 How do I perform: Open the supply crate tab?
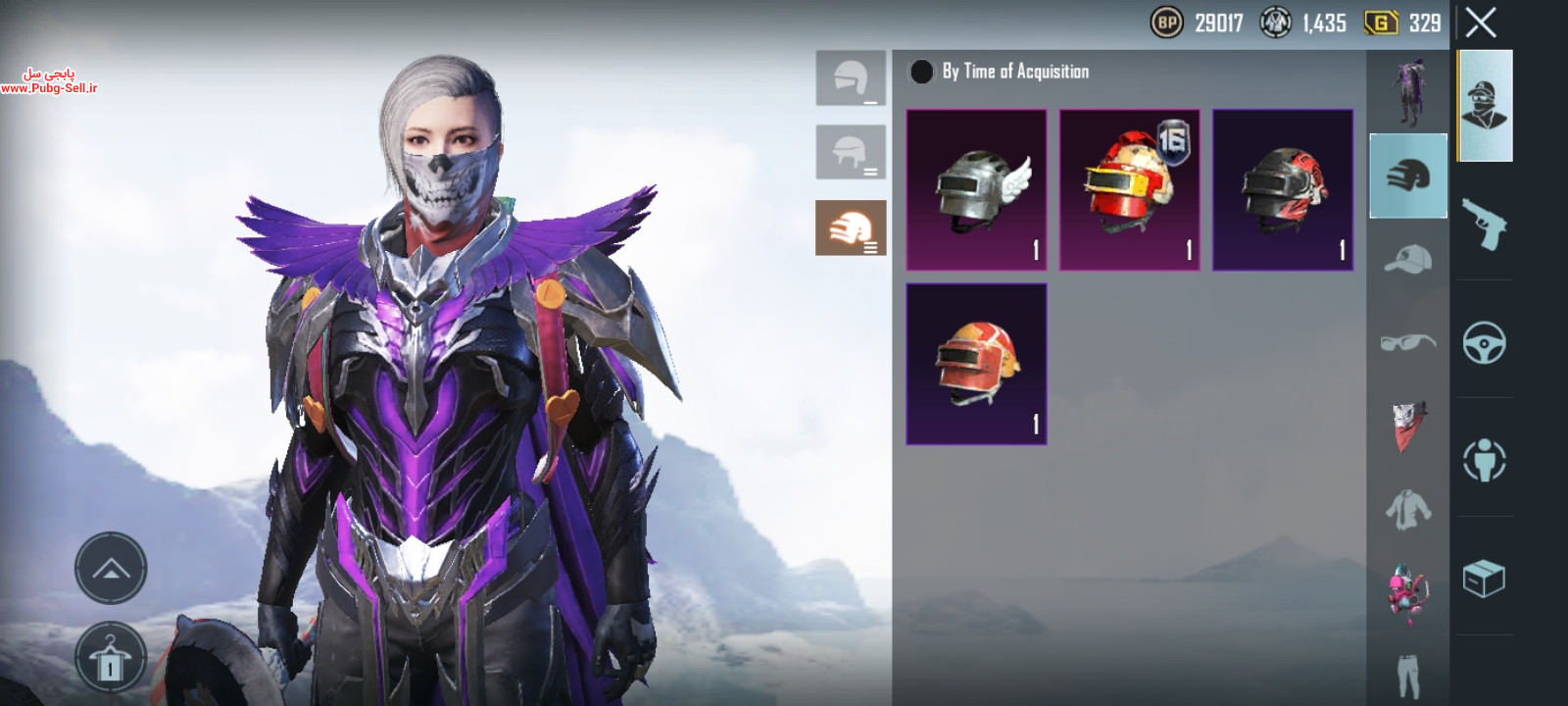click(x=1484, y=579)
